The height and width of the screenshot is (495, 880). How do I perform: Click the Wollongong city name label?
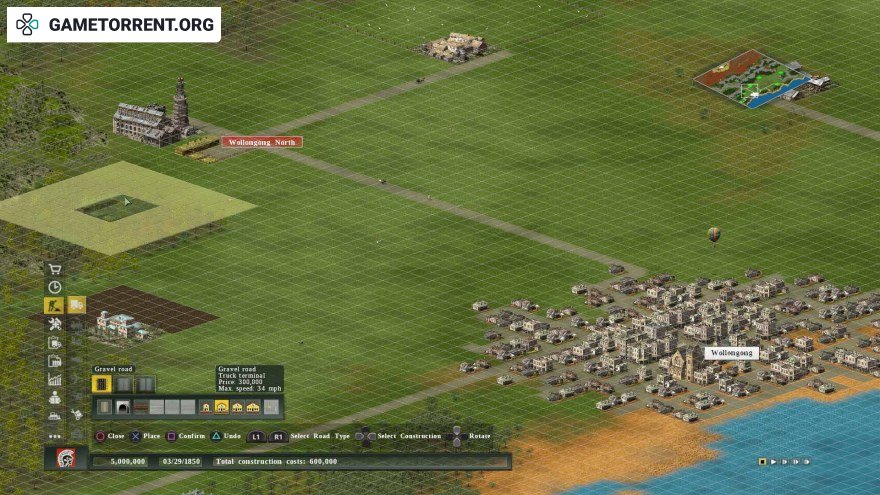731,353
